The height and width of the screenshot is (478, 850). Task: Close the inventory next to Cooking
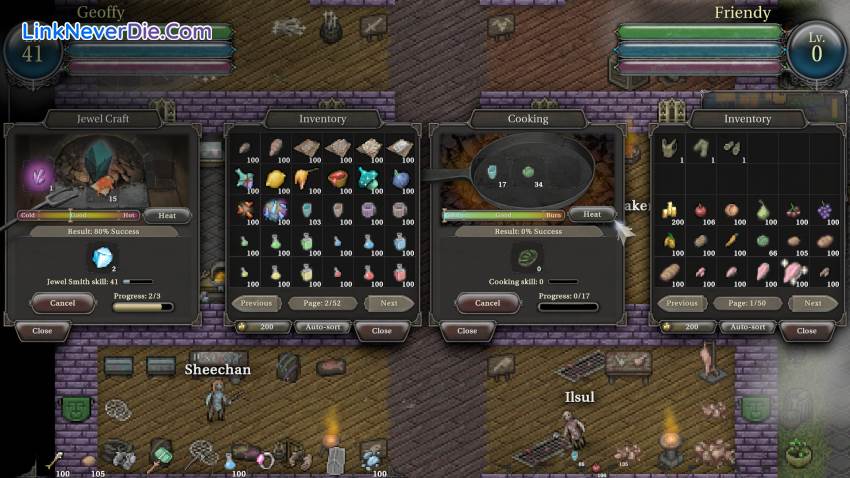click(806, 330)
